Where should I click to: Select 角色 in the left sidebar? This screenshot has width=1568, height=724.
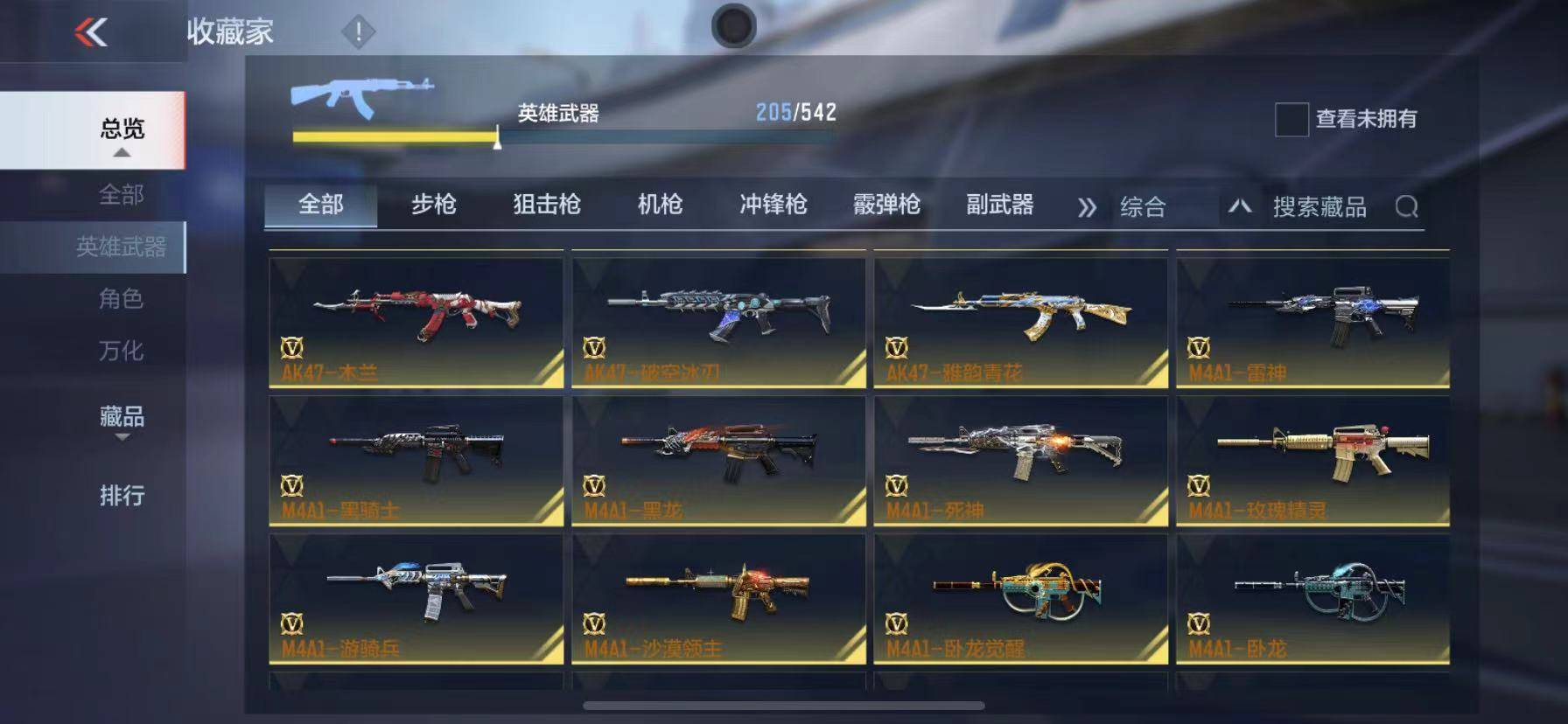tap(122, 300)
